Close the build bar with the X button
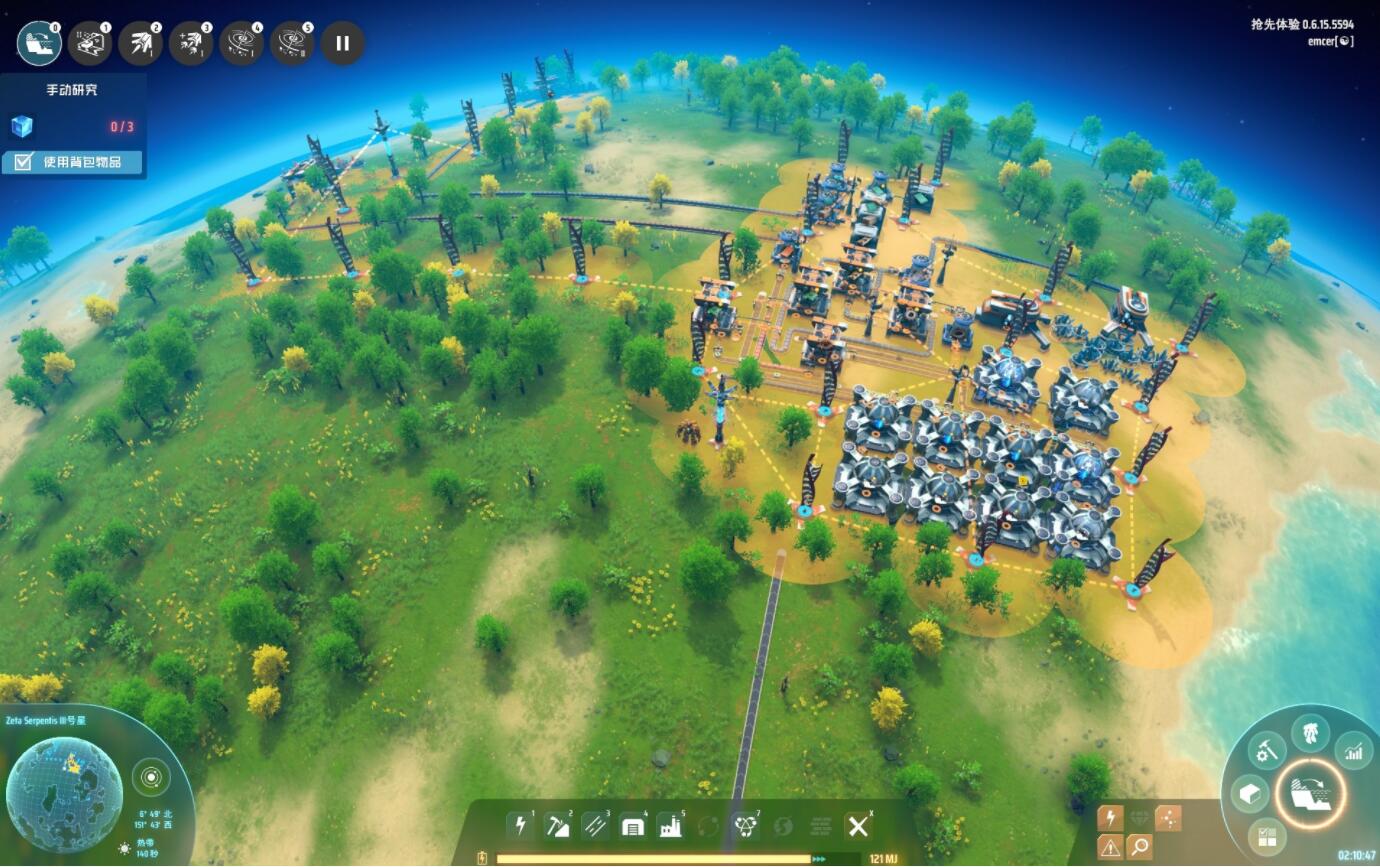 point(858,825)
